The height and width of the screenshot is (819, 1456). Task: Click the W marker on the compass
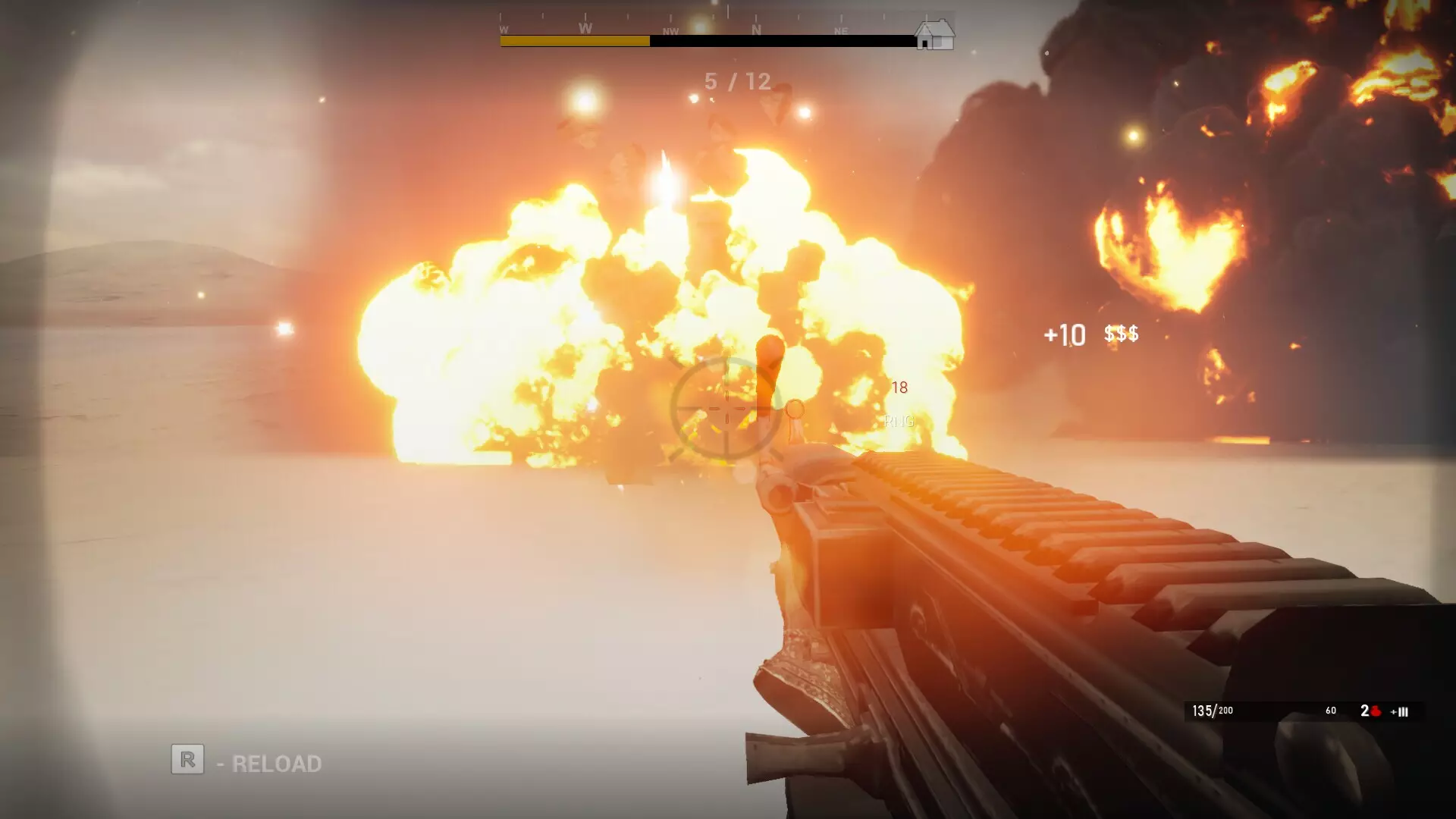[x=585, y=27]
